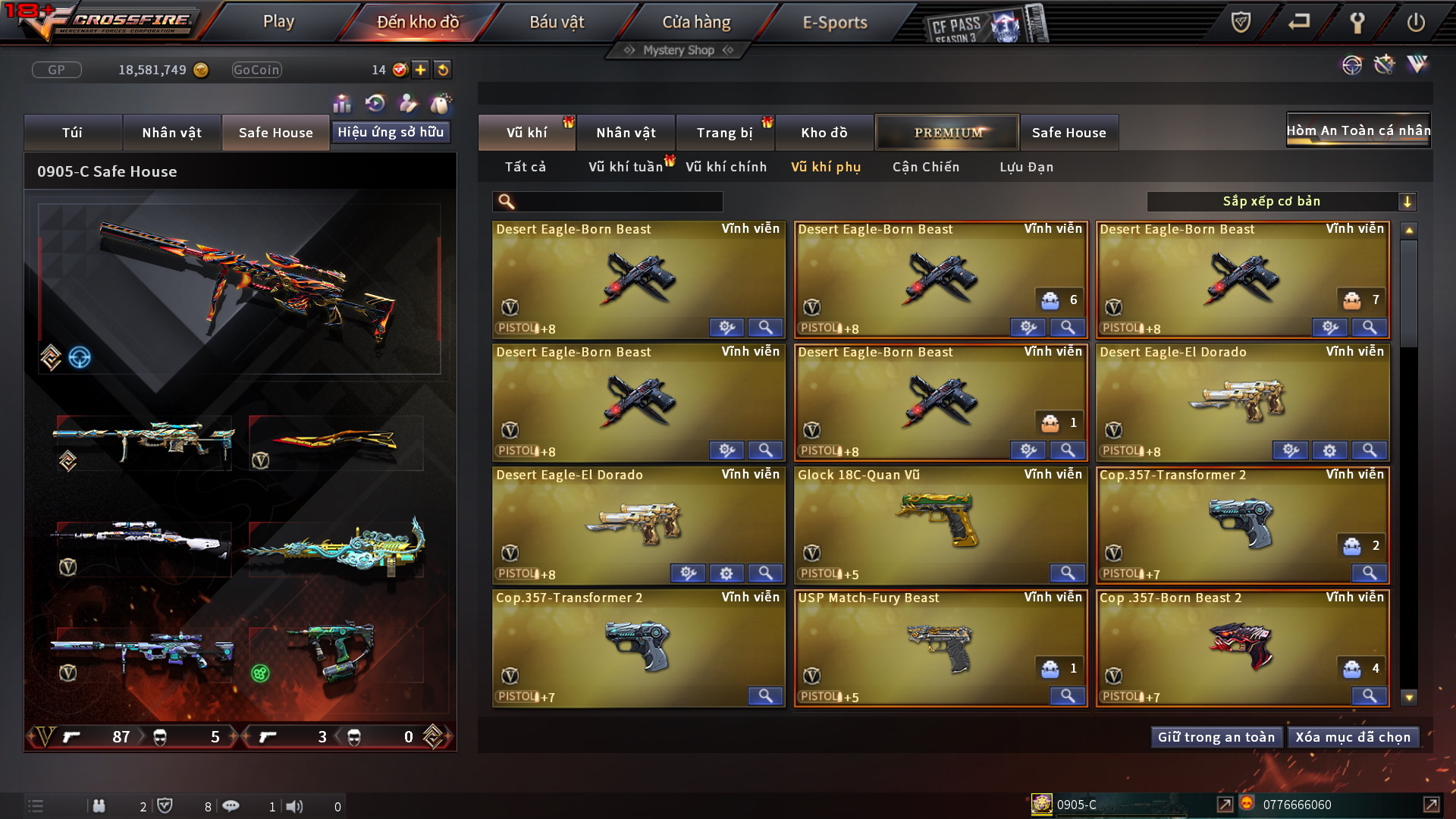Open the Sắp xếp cơ bản sort dropdown

pos(1281,201)
